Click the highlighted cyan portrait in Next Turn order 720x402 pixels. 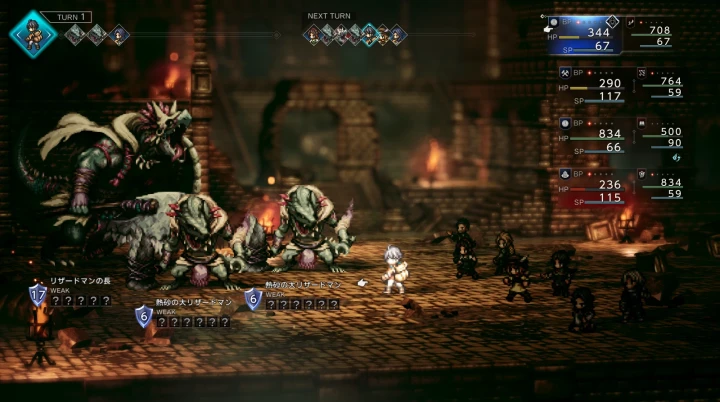coord(369,34)
